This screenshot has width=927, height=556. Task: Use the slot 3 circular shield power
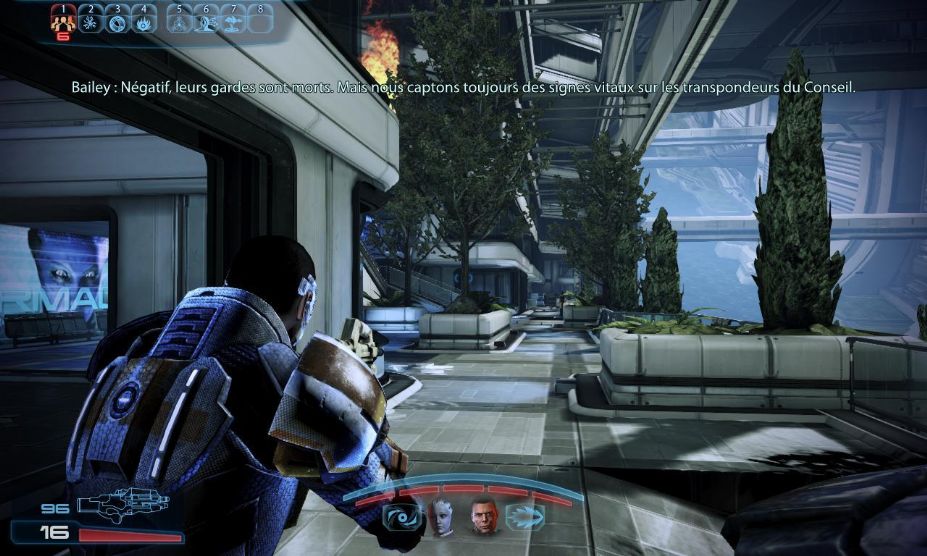click(x=117, y=21)
